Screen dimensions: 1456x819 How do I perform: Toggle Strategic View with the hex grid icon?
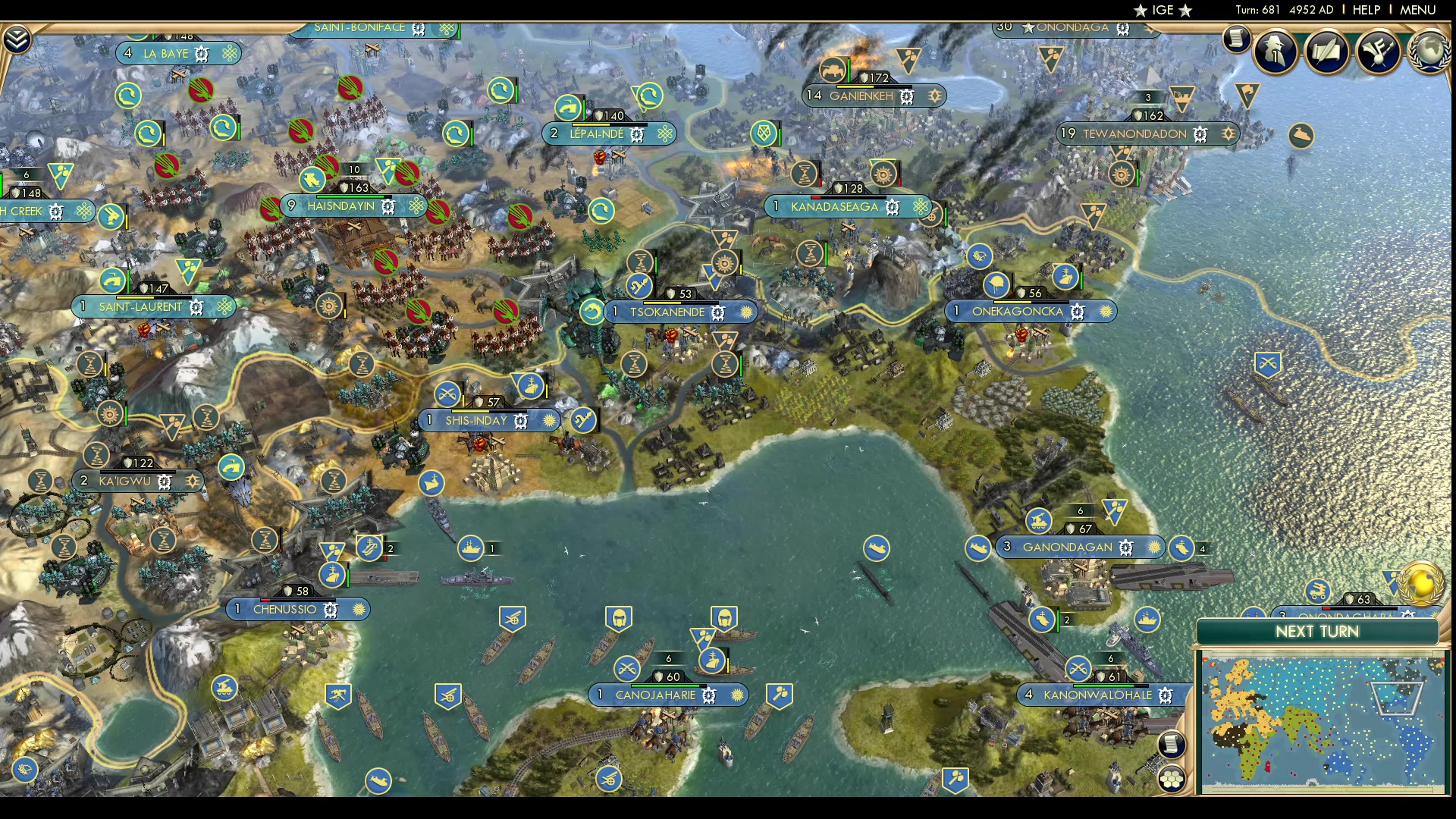click(x=1172, y=777)
